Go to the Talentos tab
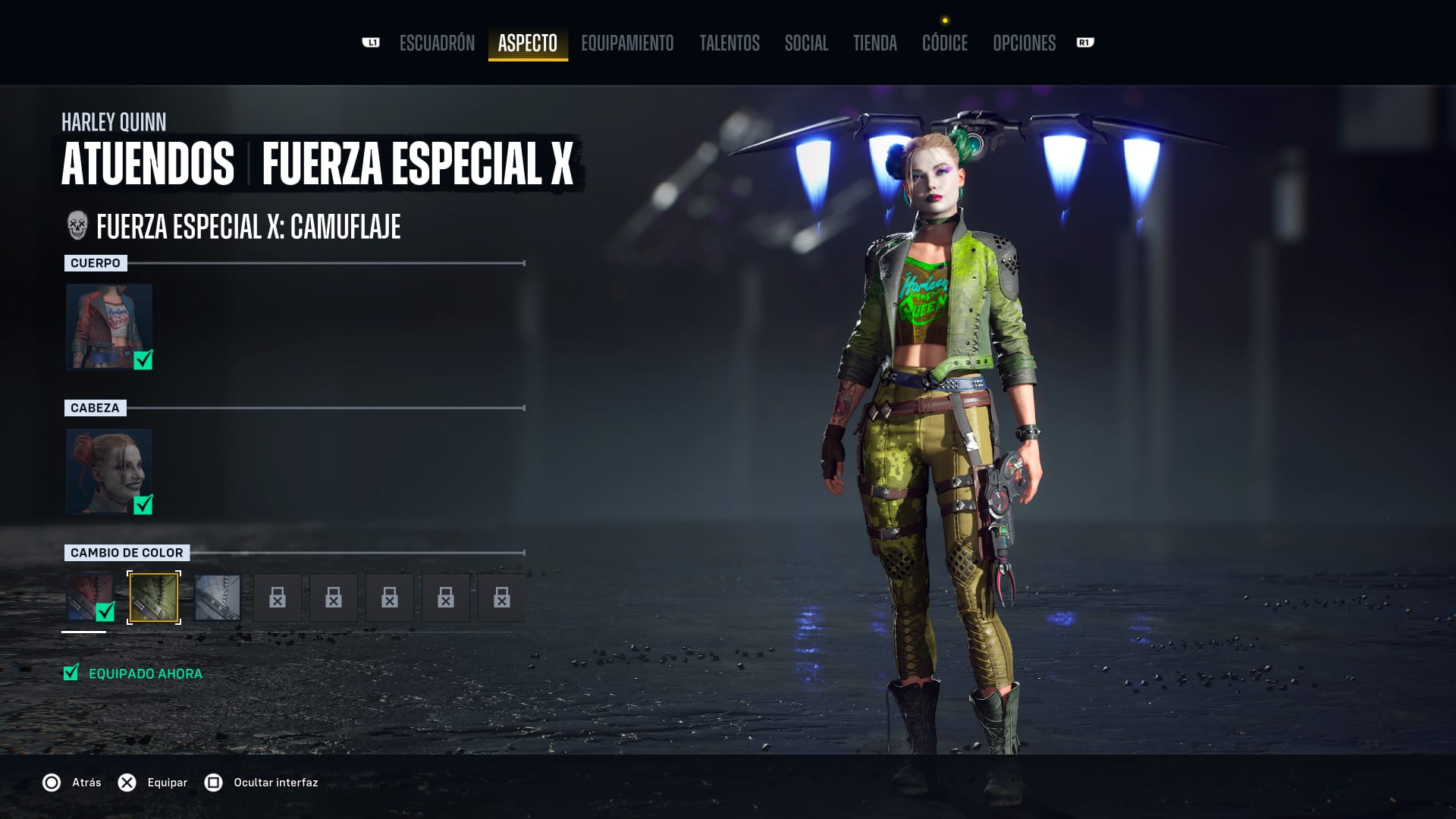The image size is (1456, 819). pos(730,43)
